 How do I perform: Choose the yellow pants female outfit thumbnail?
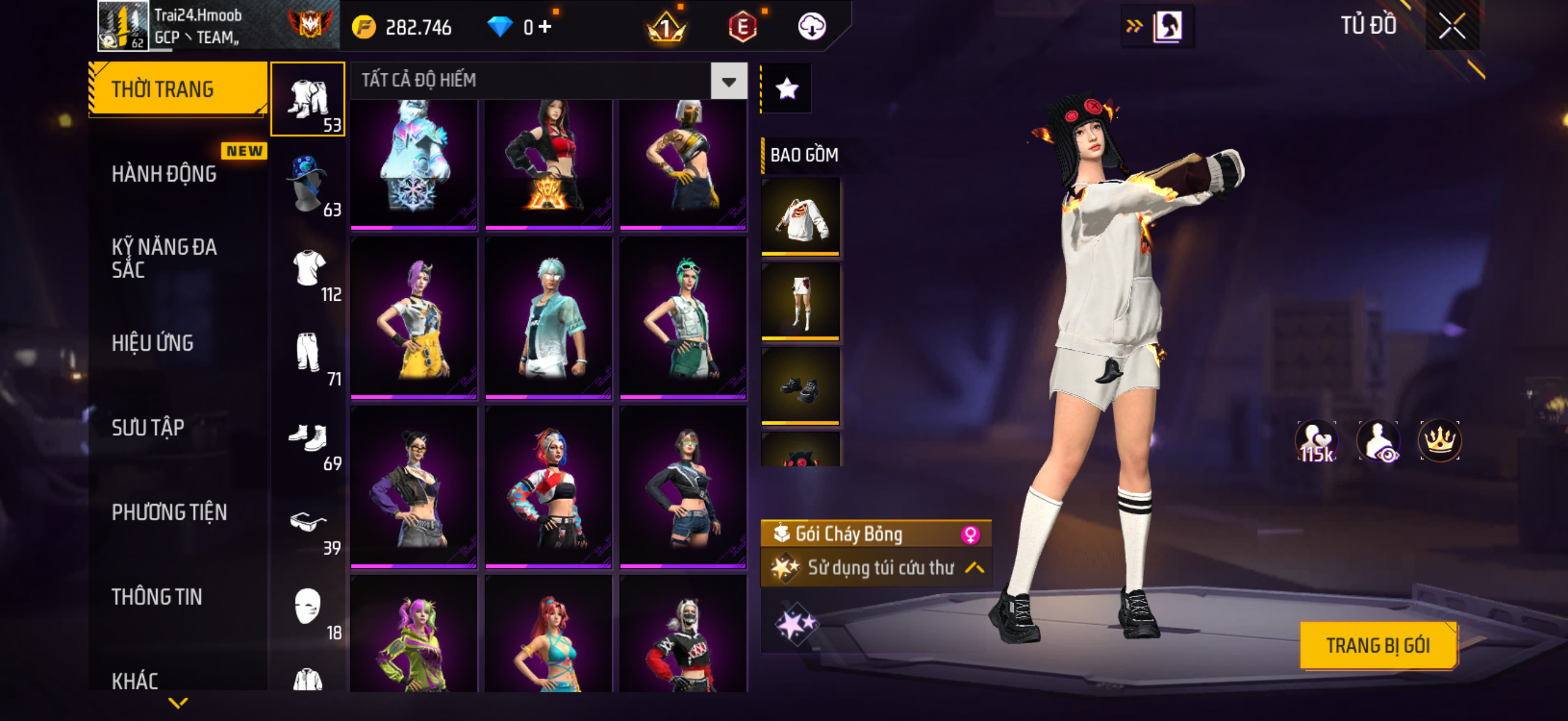click(x=414, y=317)
